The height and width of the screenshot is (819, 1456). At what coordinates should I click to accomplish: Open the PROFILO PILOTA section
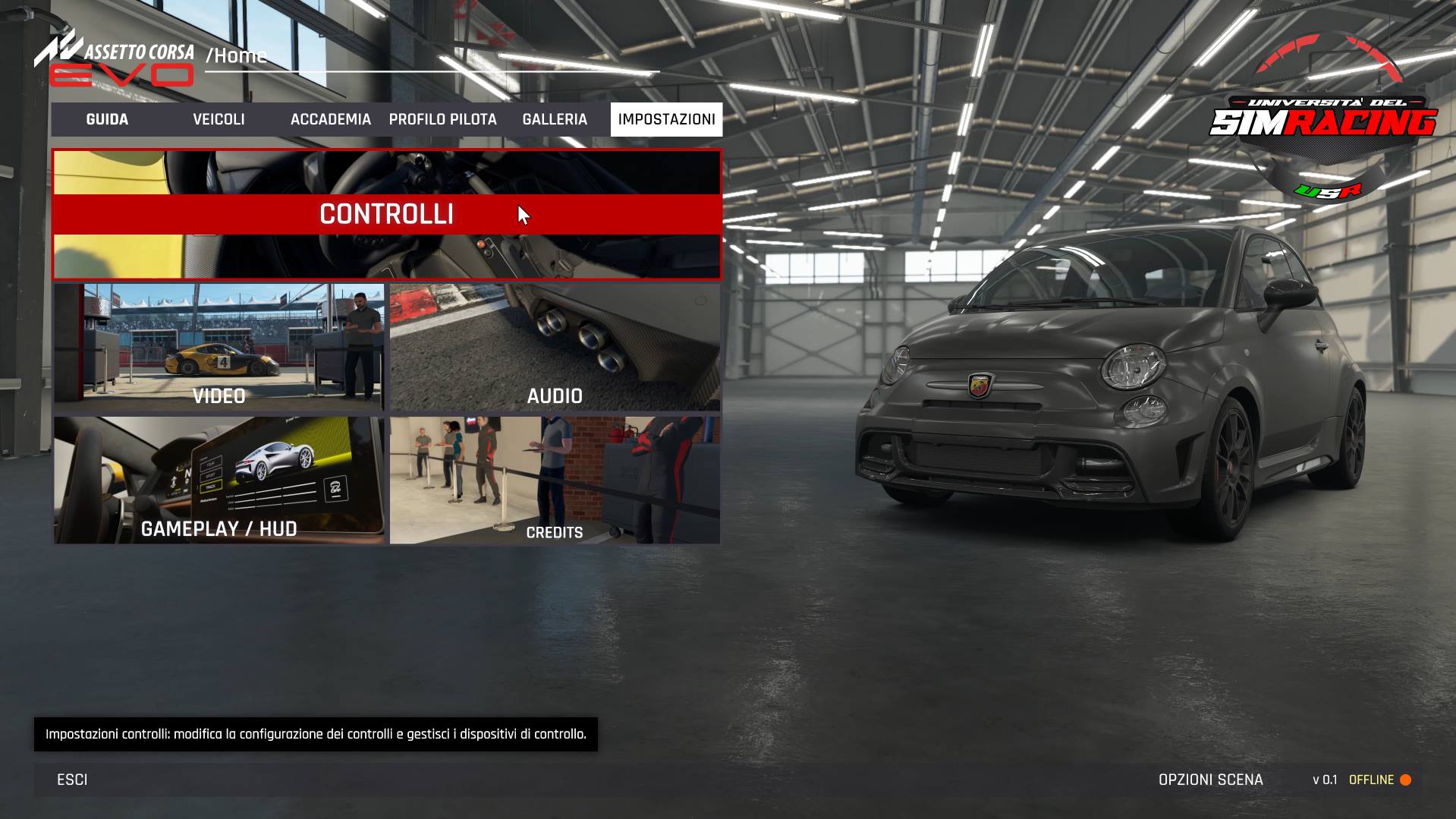coord(442,119)
